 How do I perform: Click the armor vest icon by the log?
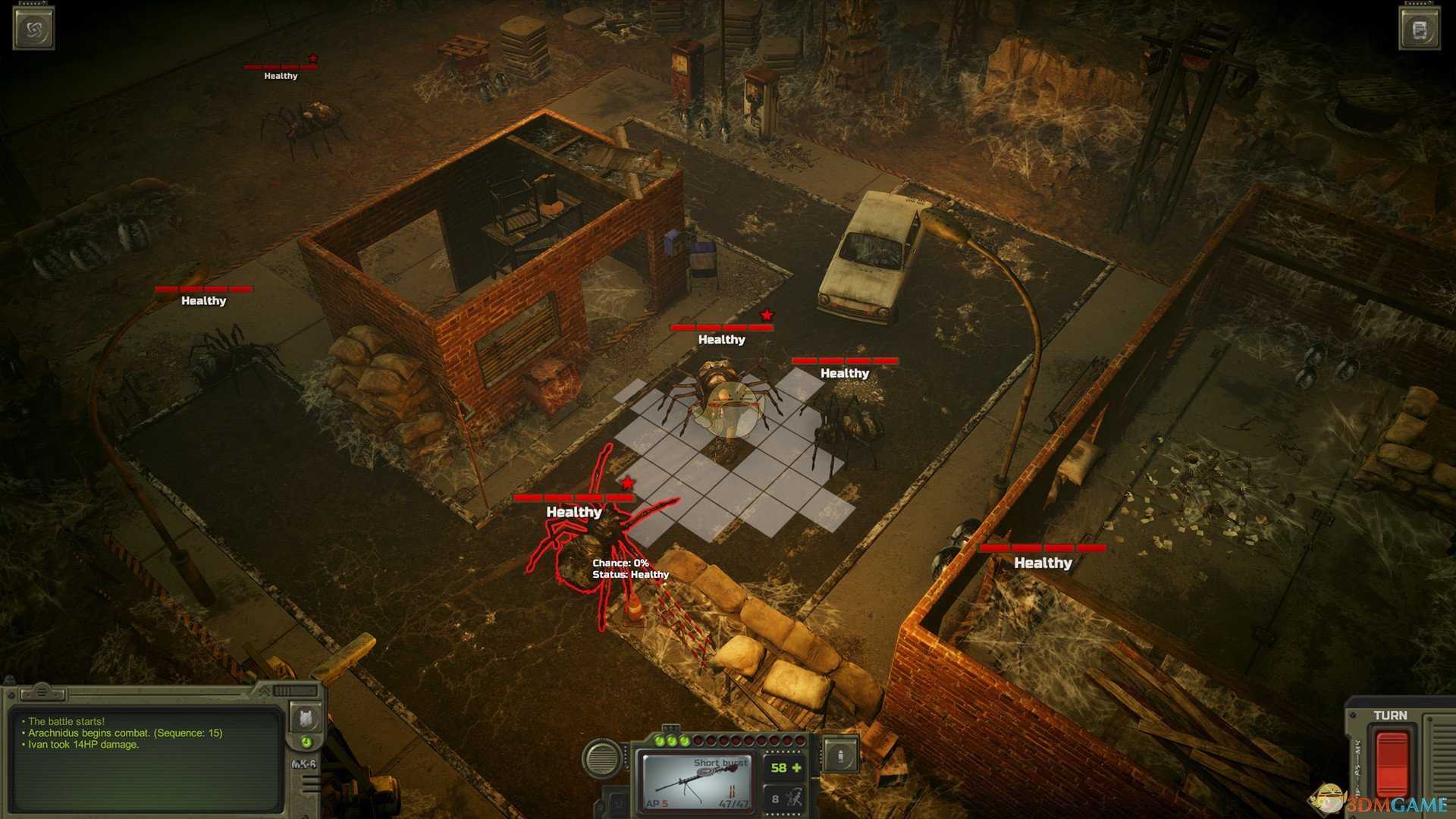pos(306,716)
